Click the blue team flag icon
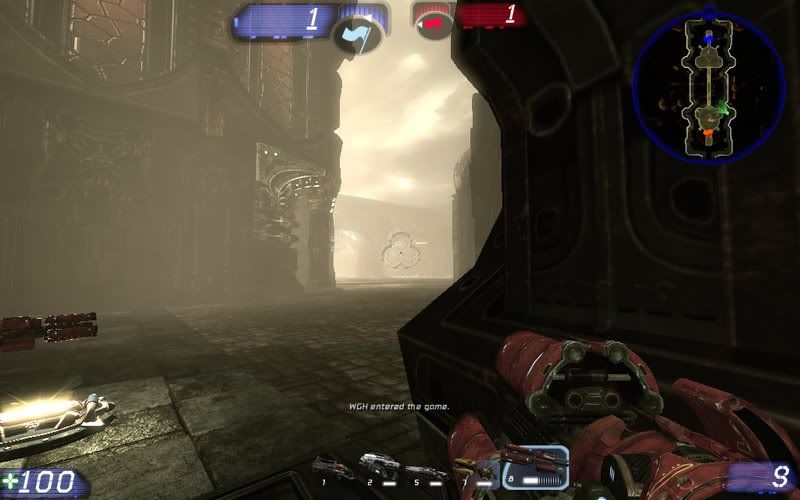This screenshot has width=800, height=500. coord(359,34)
